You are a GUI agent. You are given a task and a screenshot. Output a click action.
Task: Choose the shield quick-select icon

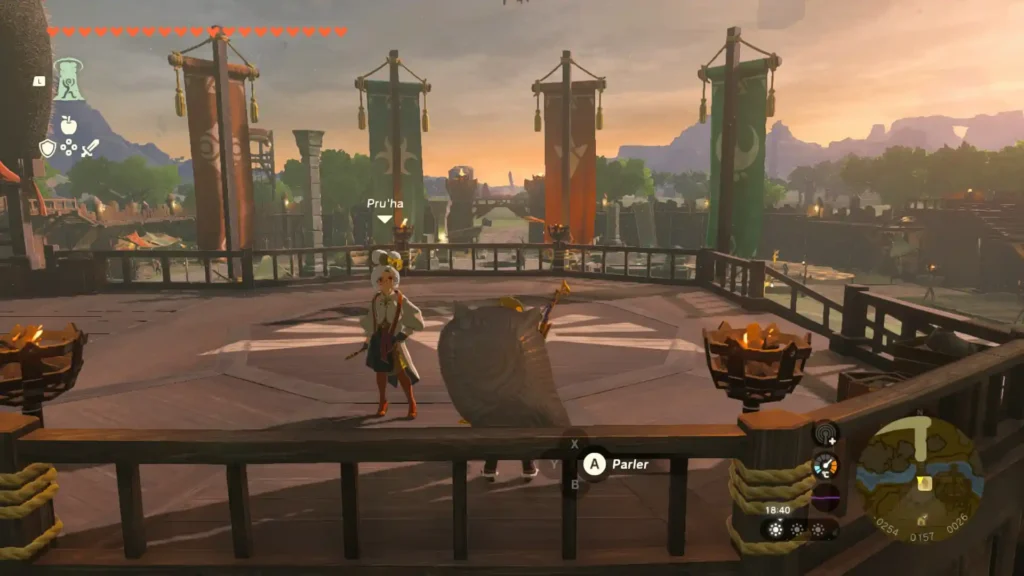(47, 148)
